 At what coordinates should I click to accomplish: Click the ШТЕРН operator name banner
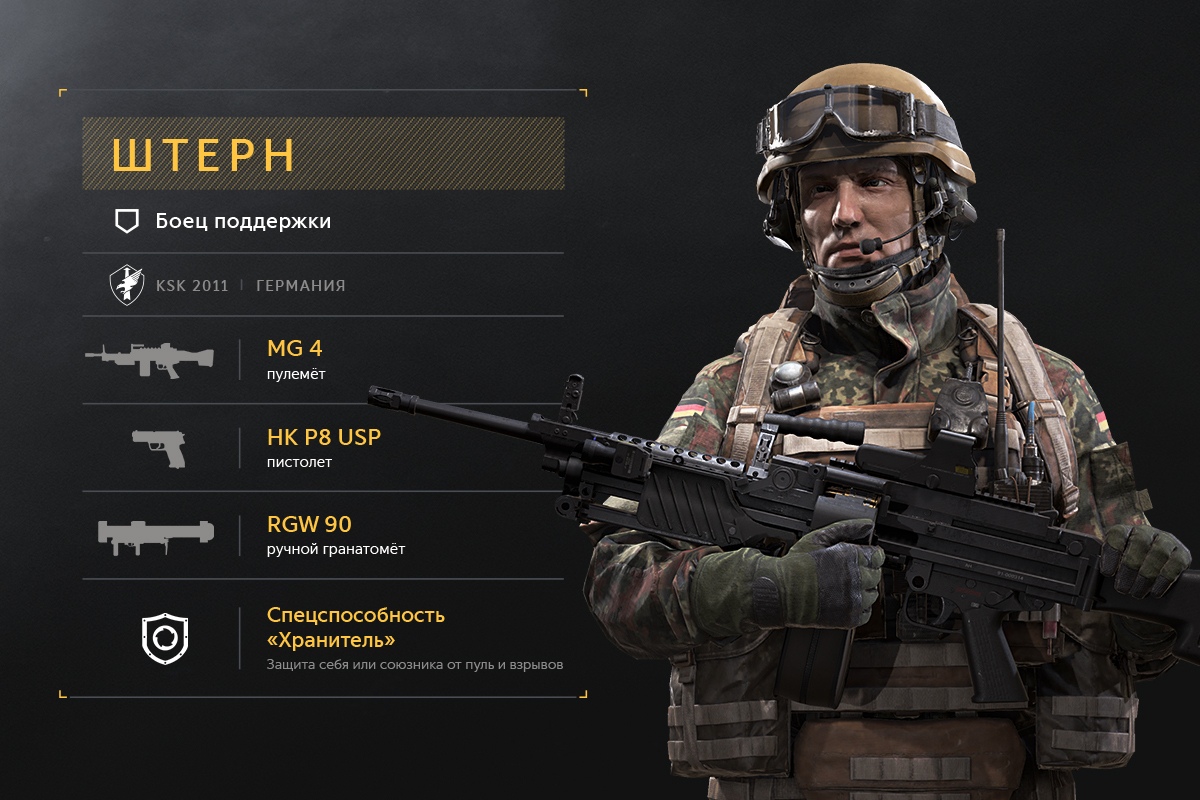pyautogui.click(x=323, y=154)
